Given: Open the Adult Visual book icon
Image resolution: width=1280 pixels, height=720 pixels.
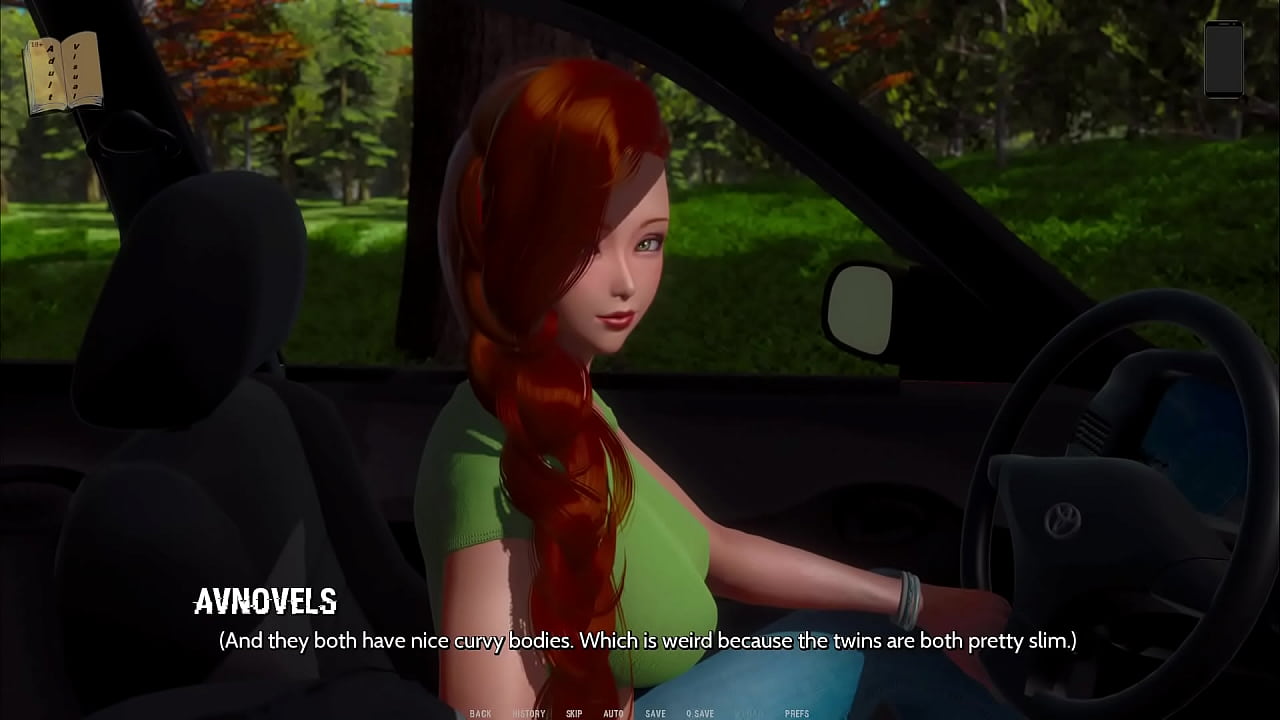Looking at the screenshot, I should 63,72.
